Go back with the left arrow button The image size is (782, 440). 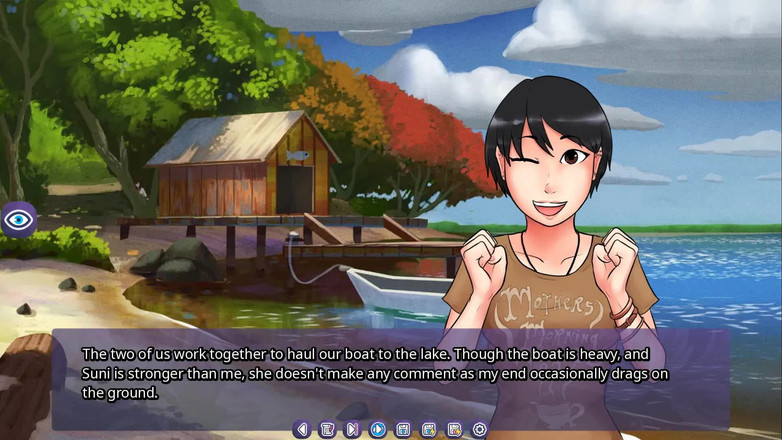302,429
